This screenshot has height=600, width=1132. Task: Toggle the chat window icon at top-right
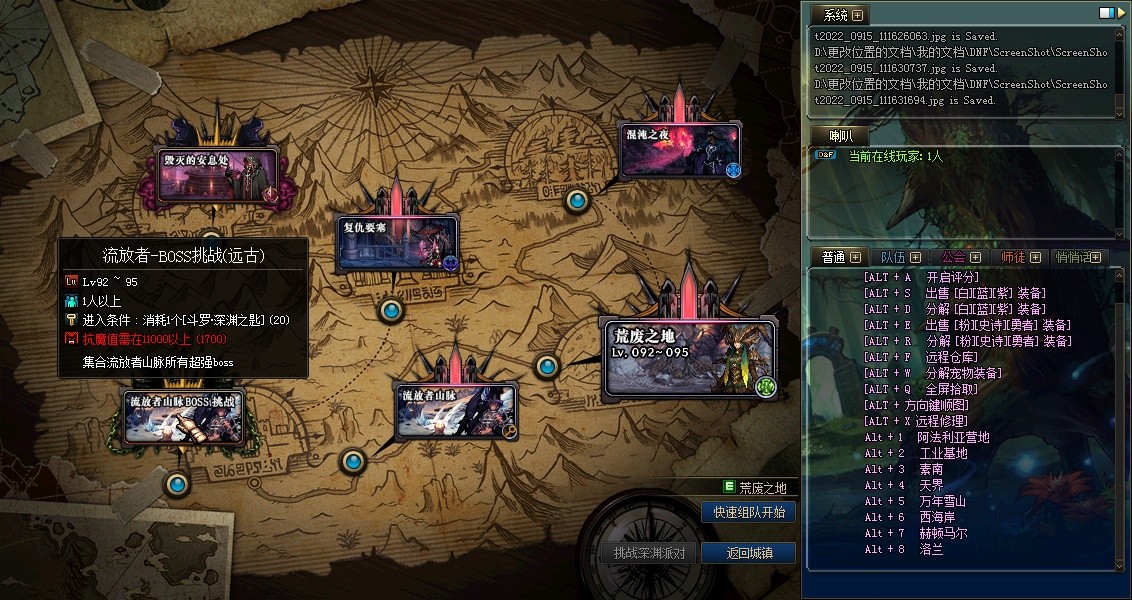coord(1106,13)
